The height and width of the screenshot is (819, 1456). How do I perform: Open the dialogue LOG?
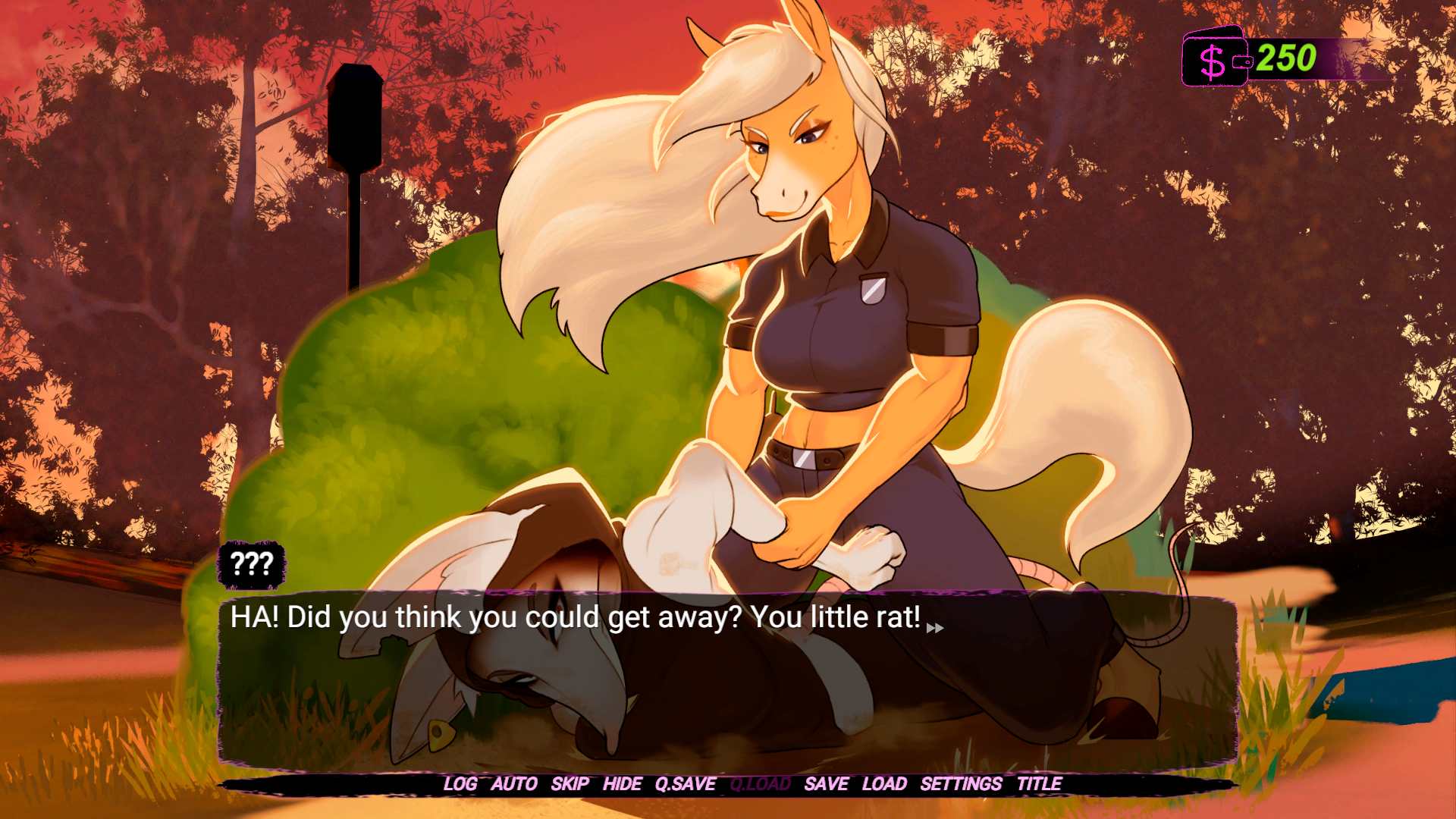pos(460,784)
